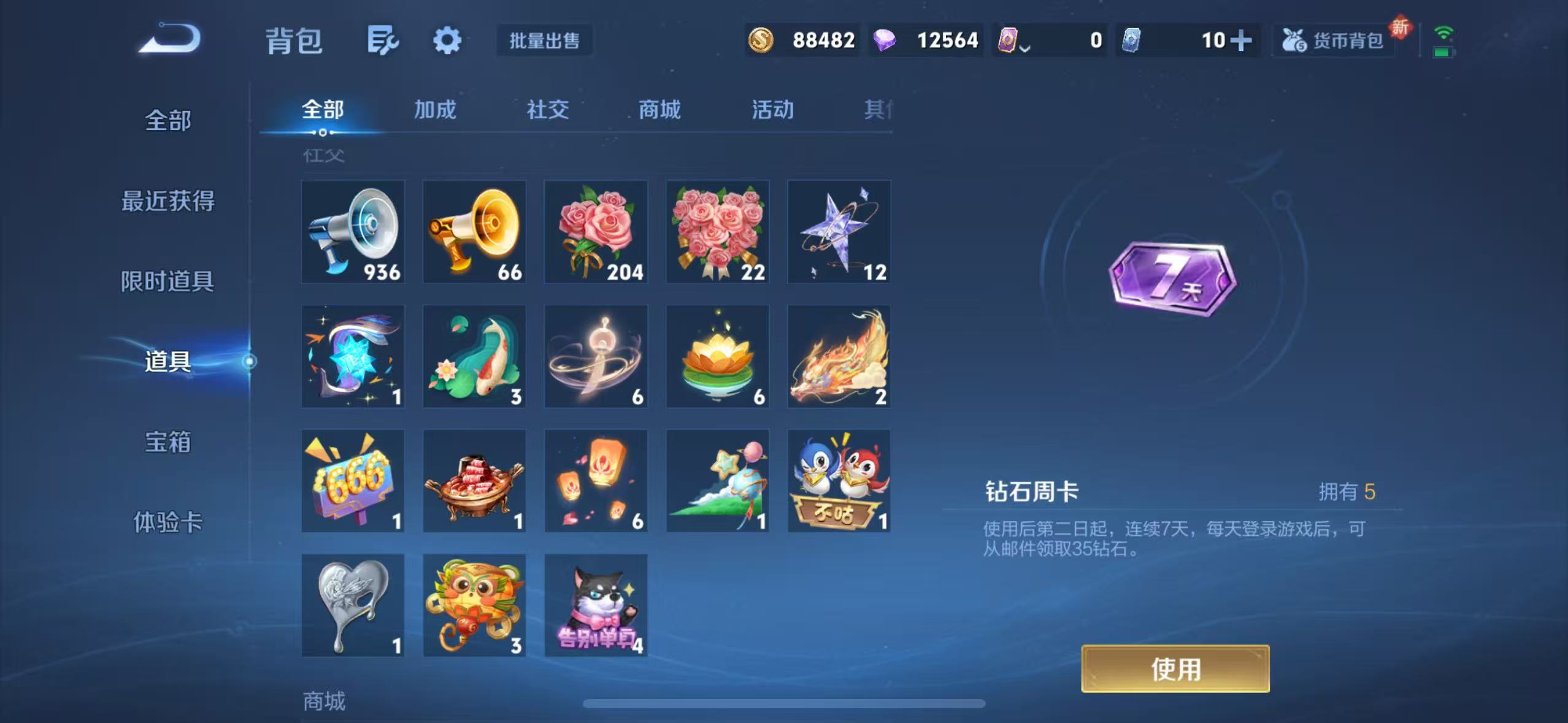Open the item management wrench tool
1568x723 pixels.
tap(383, 40)
